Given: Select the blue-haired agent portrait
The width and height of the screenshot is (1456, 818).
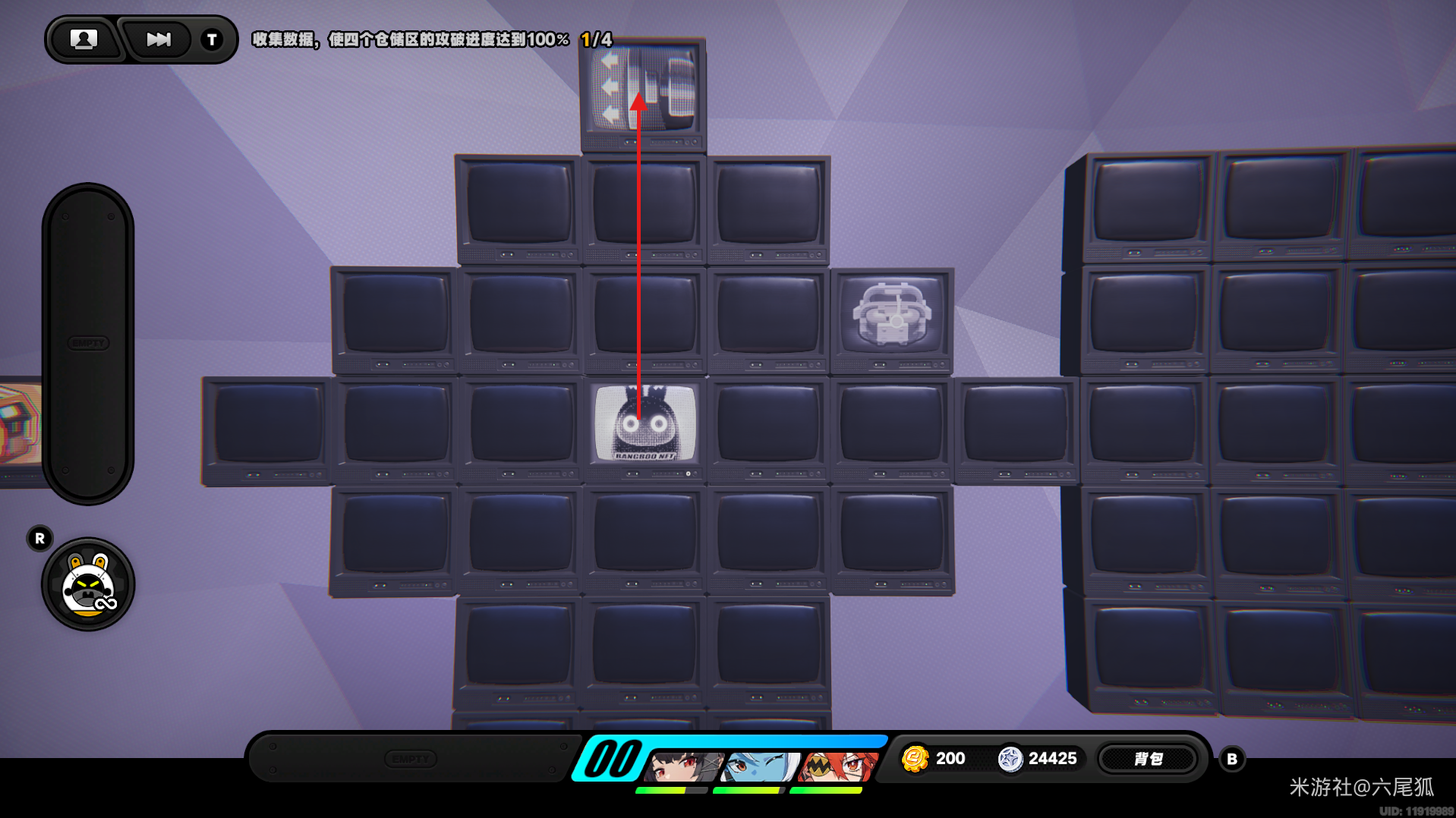Looking at the screenshot, I should [x=759, y=766].
